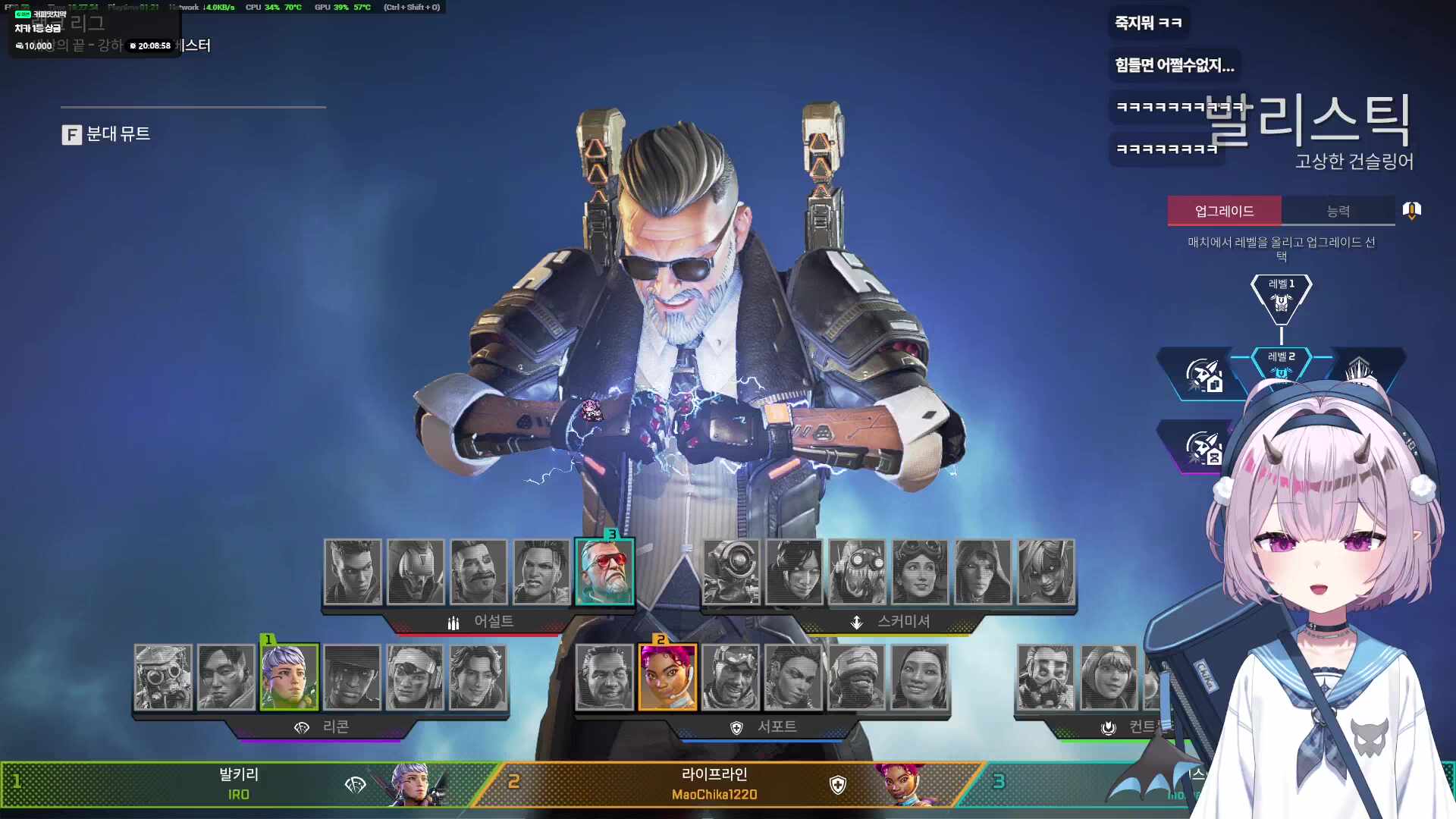The image size is (1456, 819).
Task: Select the 업그레이드 upgrade tab
Action: (x=1224, y=211)
